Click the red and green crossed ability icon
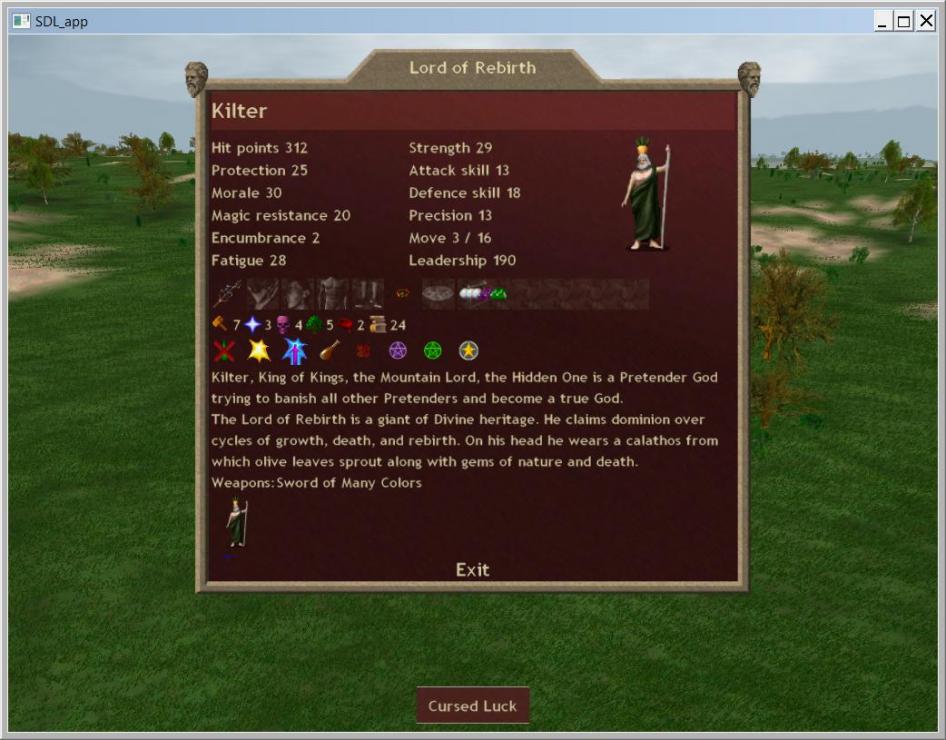The height and width of the screenshot is (740, 946). point(224,351)
